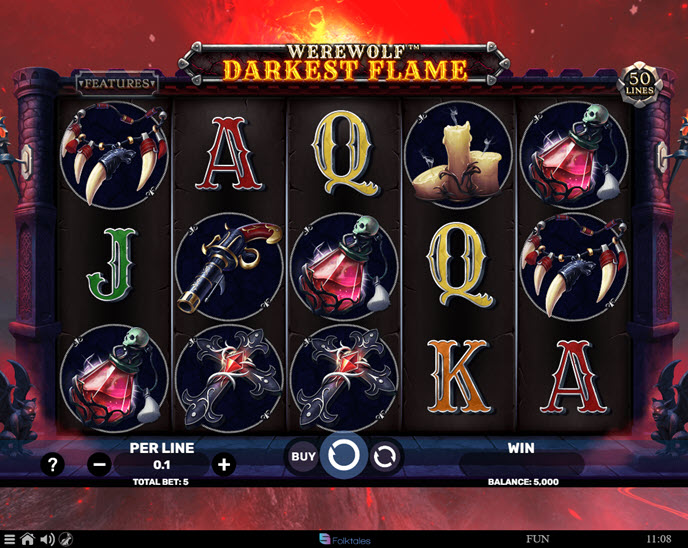Image resolution: width=688 pixels, height=548 pixels.
Task: Open the hamburger menu in the bottom bar
Action: coord(9,539)
